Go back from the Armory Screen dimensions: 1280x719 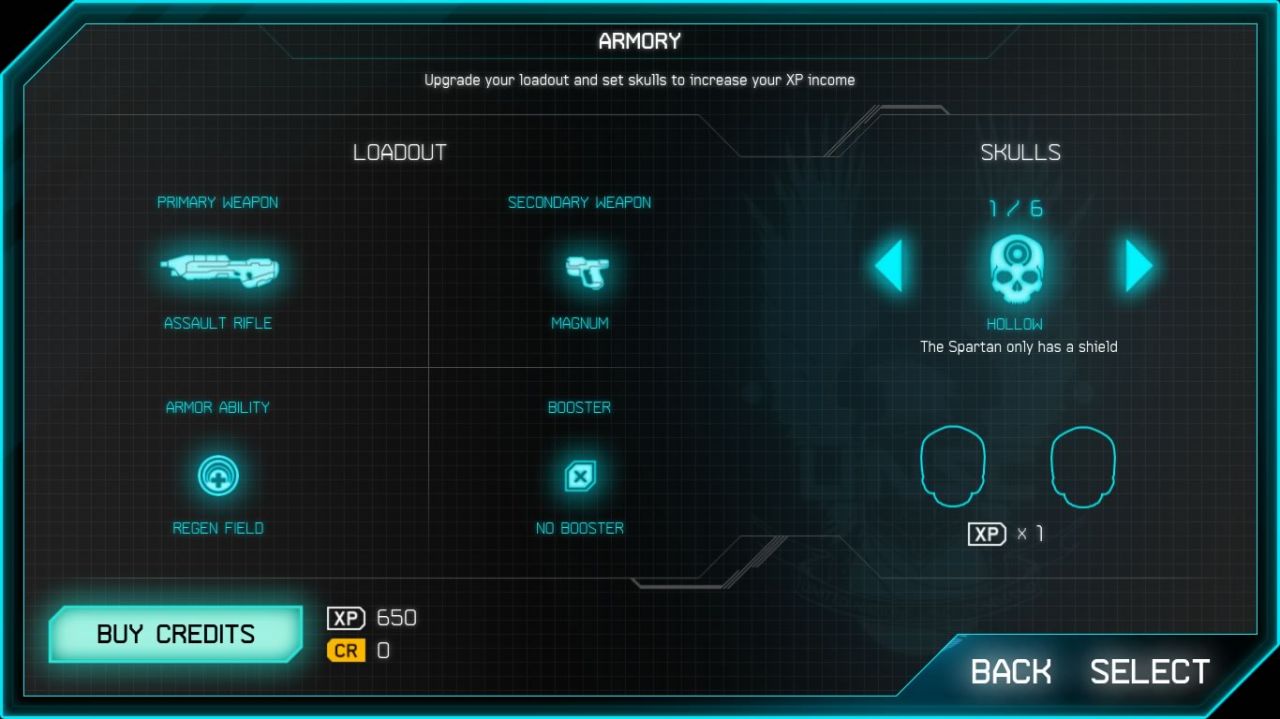pyautogui.click(x=1010, y=671)
